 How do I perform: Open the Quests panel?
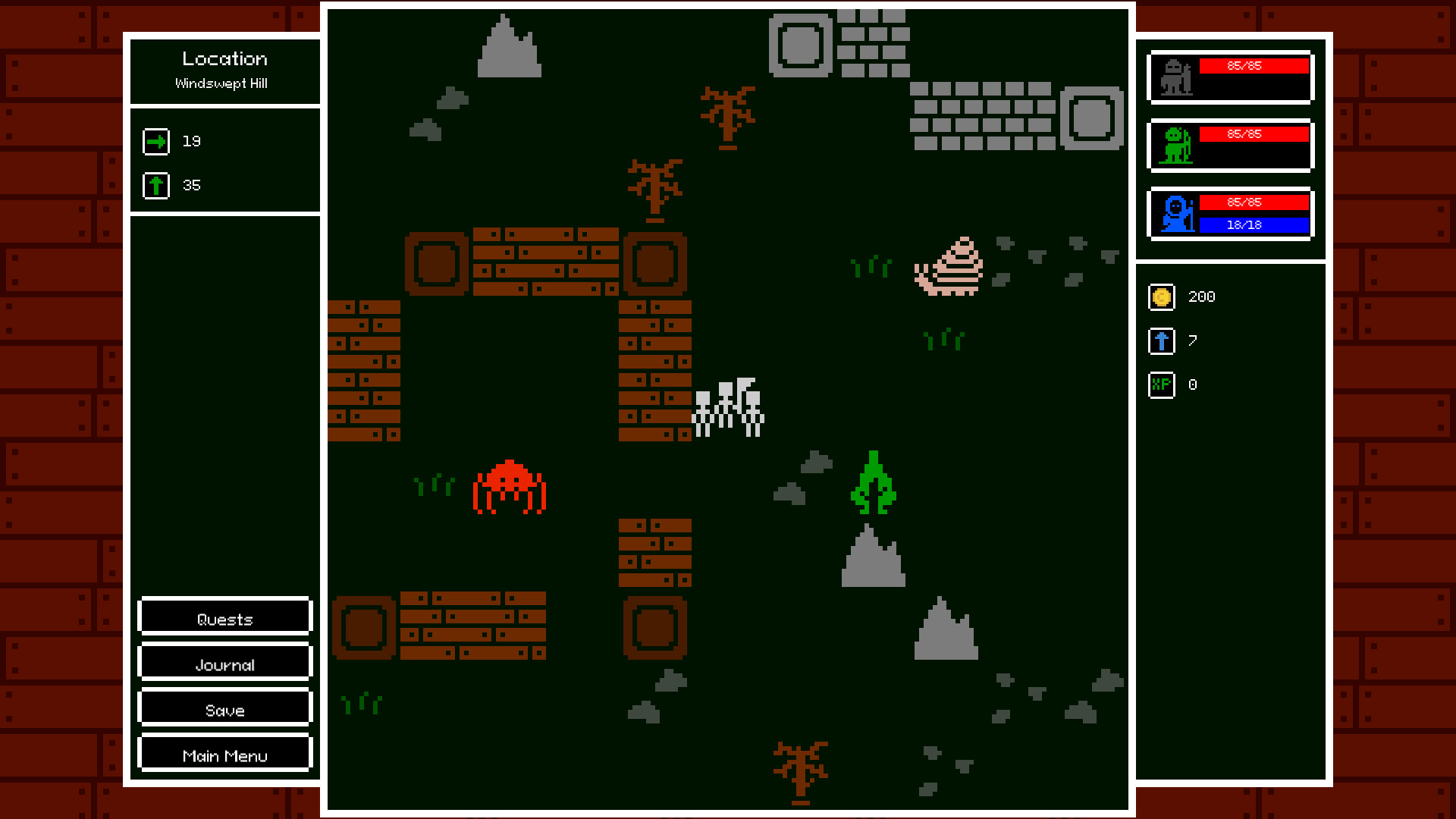(224, 617)
